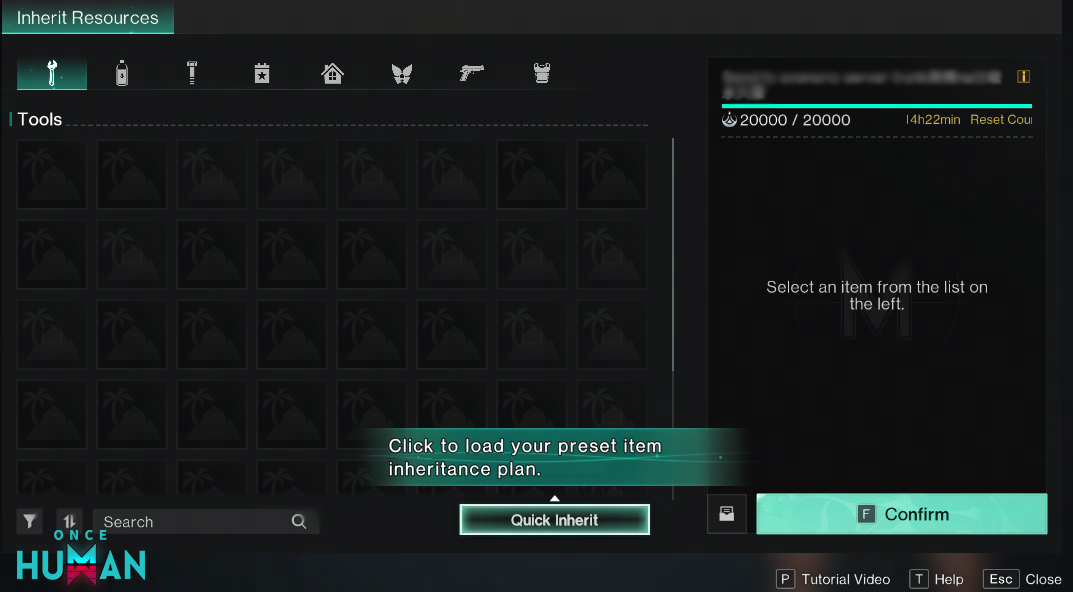Toggle the sort order arrows
The width and height of the screenshot is (1073, 592).
coord(69,521)
